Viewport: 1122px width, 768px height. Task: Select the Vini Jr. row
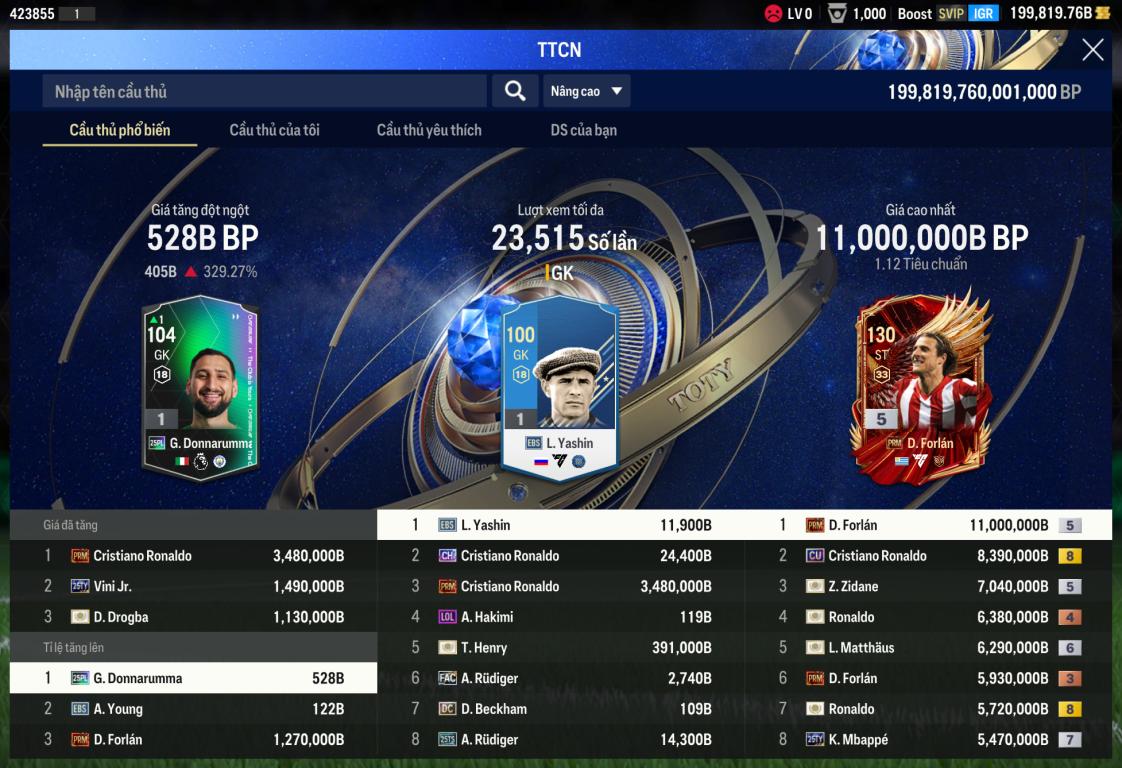[x=193, y=587]
